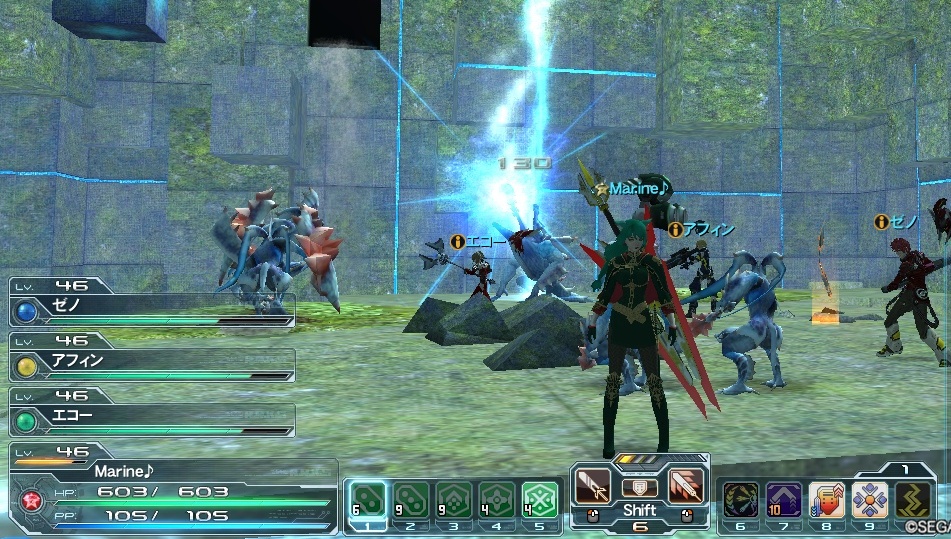Click the shield icon above the Shift label

click(x=639, y=487)
